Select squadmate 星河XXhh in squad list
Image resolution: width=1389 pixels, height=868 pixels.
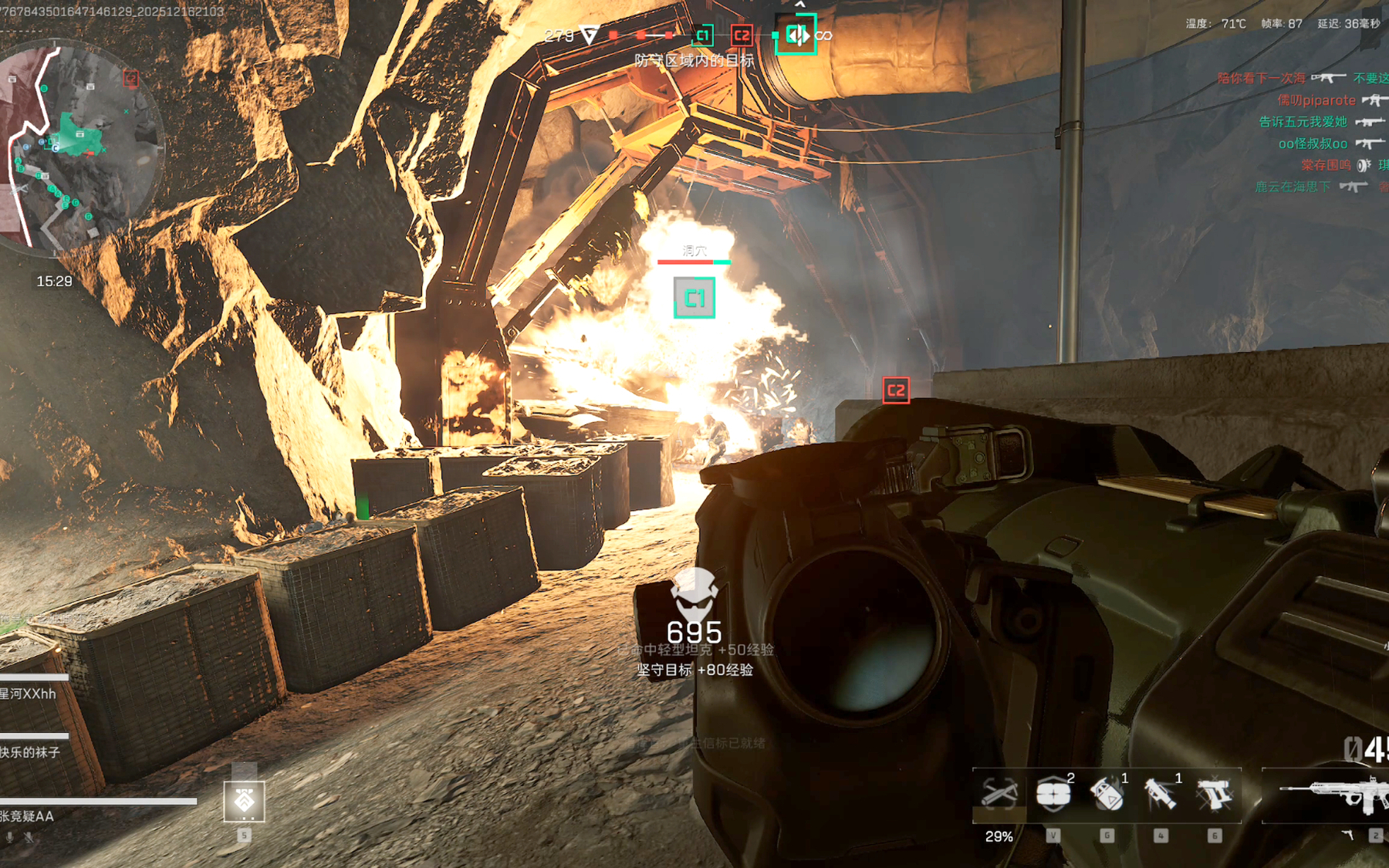coord(29,694)
